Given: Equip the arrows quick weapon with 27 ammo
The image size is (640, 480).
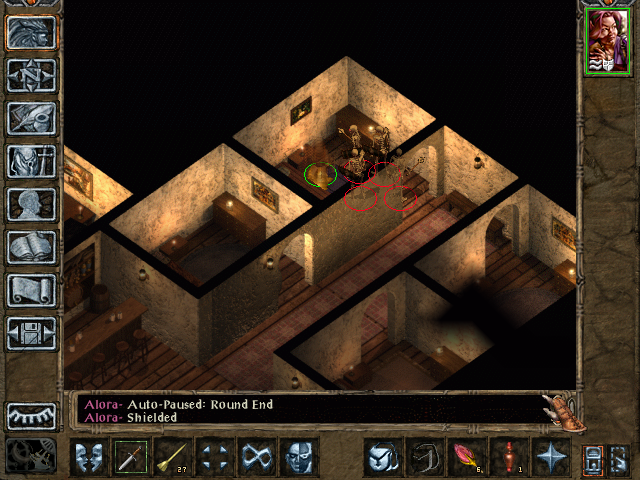Looking at the screenshot, I should 172,457.
